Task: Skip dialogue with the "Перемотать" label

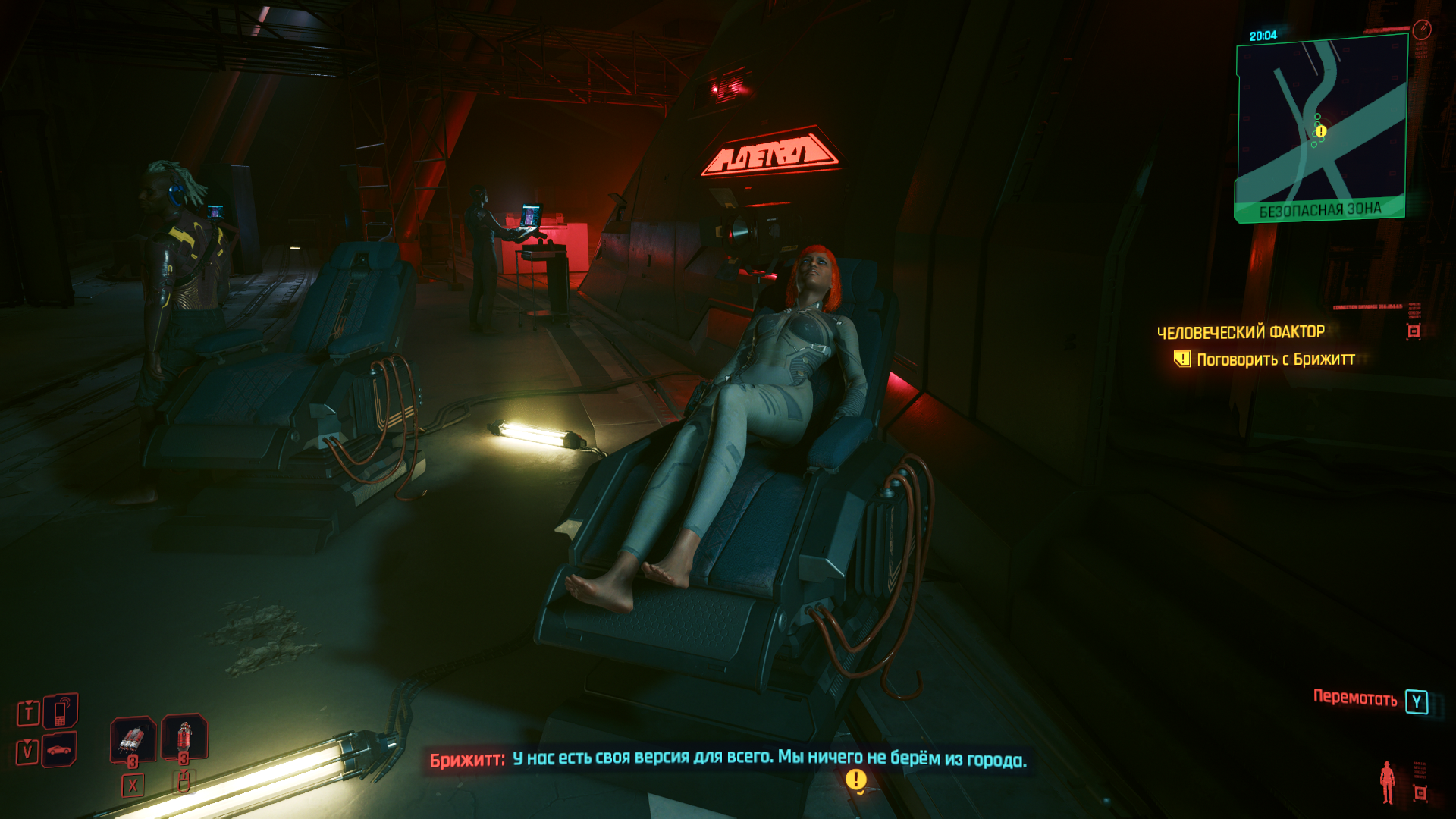Action: click(1354, 698)
